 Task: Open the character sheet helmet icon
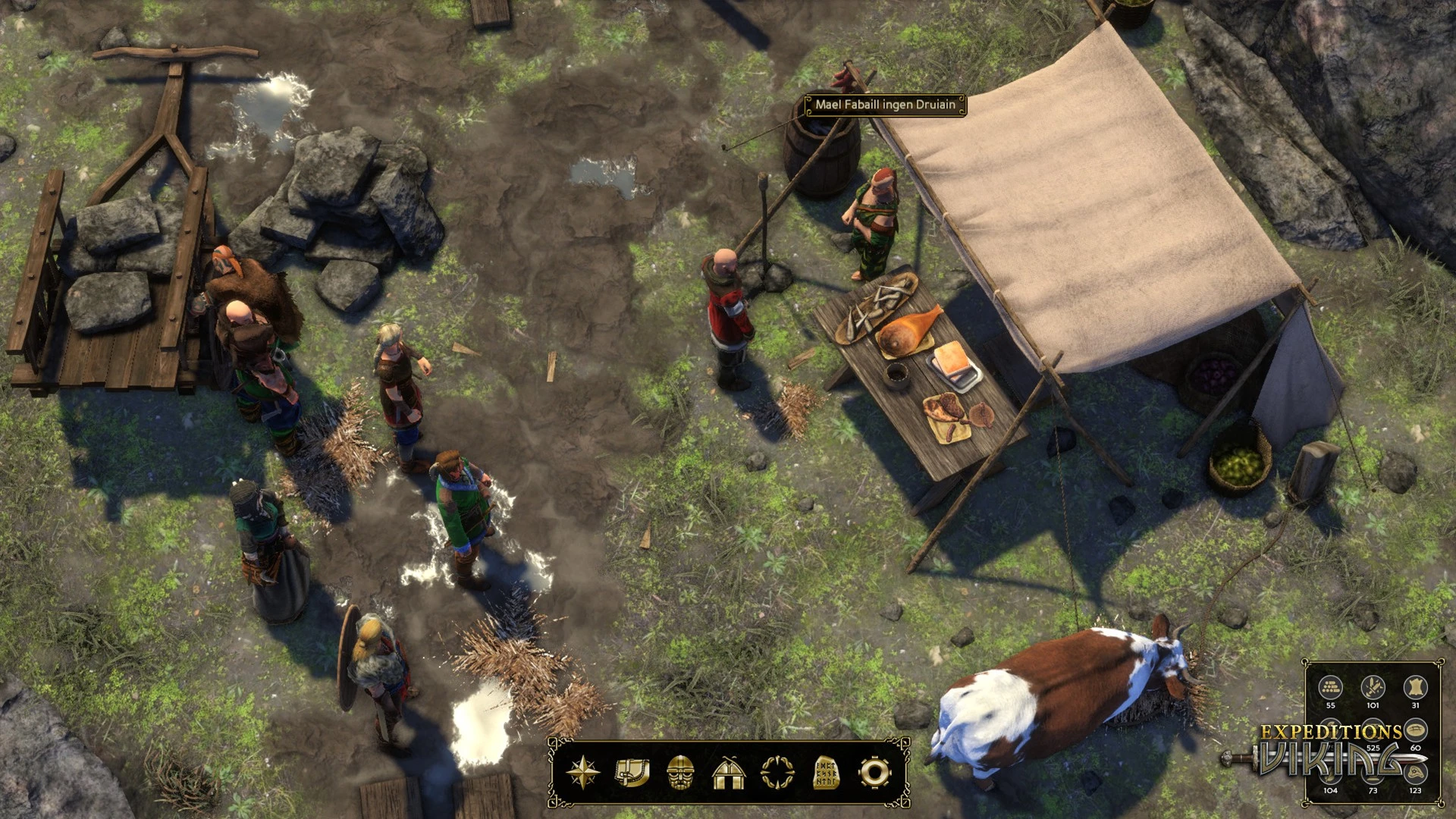tap(680, 773)
